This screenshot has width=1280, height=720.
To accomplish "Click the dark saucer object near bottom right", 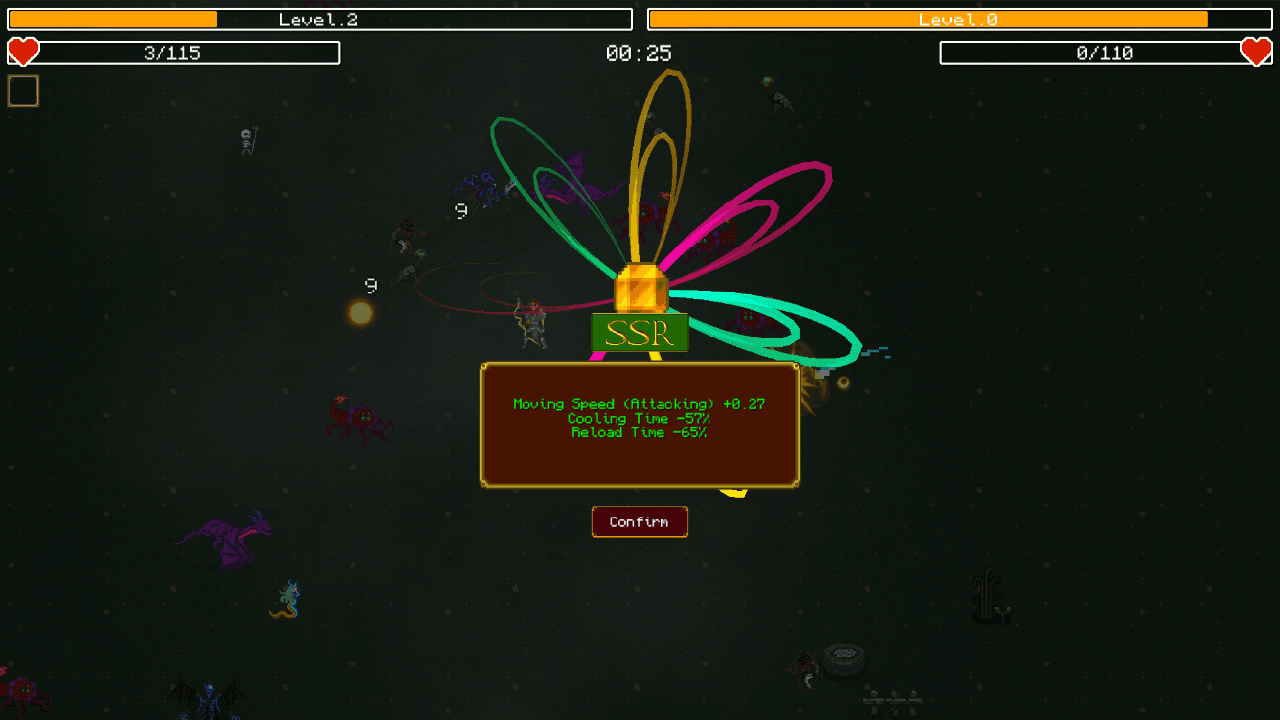I will [843, 660].
